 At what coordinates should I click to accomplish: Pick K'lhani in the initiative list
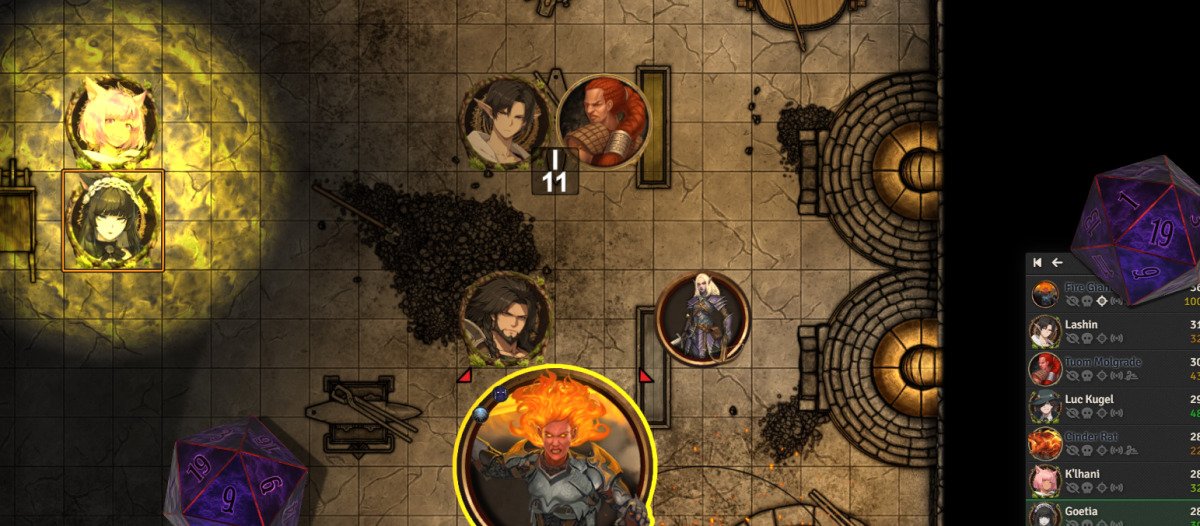point(1086,474)
